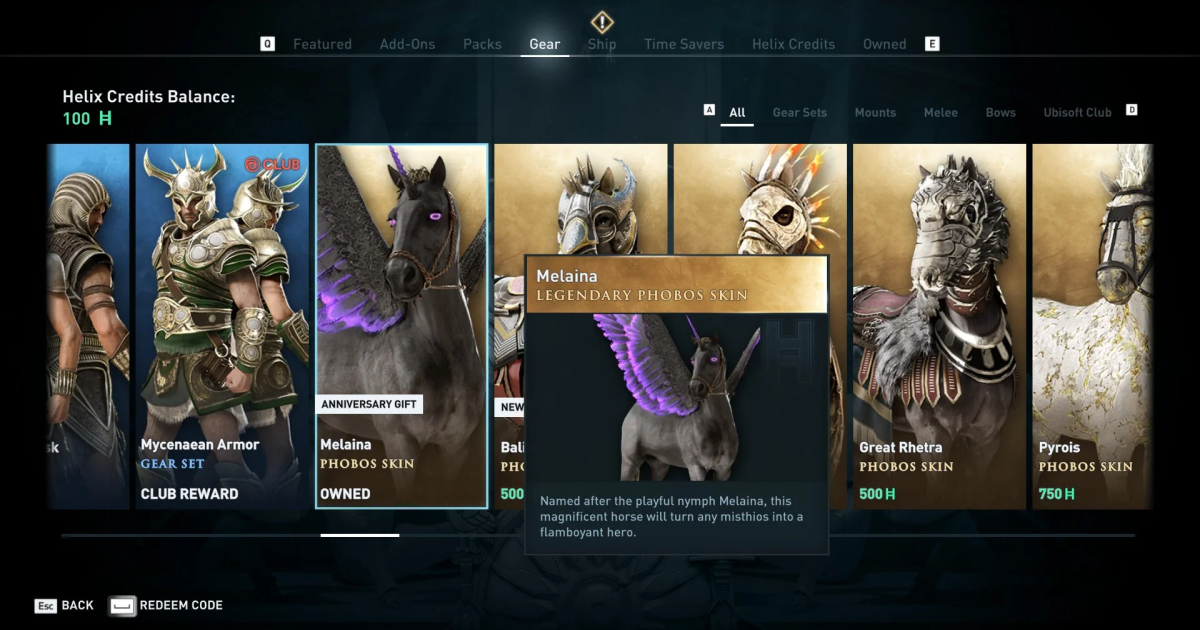Go to the Packs tab

tap(482, 44)
